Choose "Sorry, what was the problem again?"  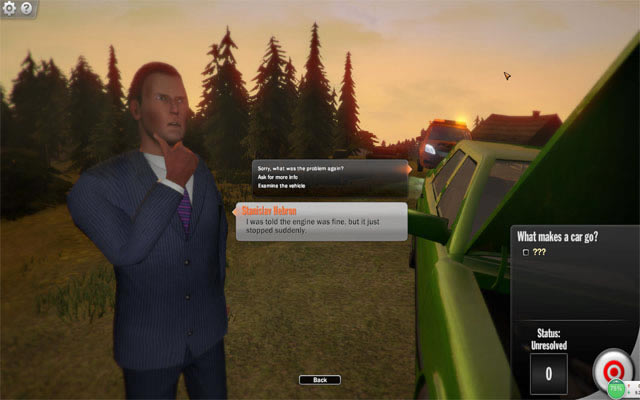point(301,168)
